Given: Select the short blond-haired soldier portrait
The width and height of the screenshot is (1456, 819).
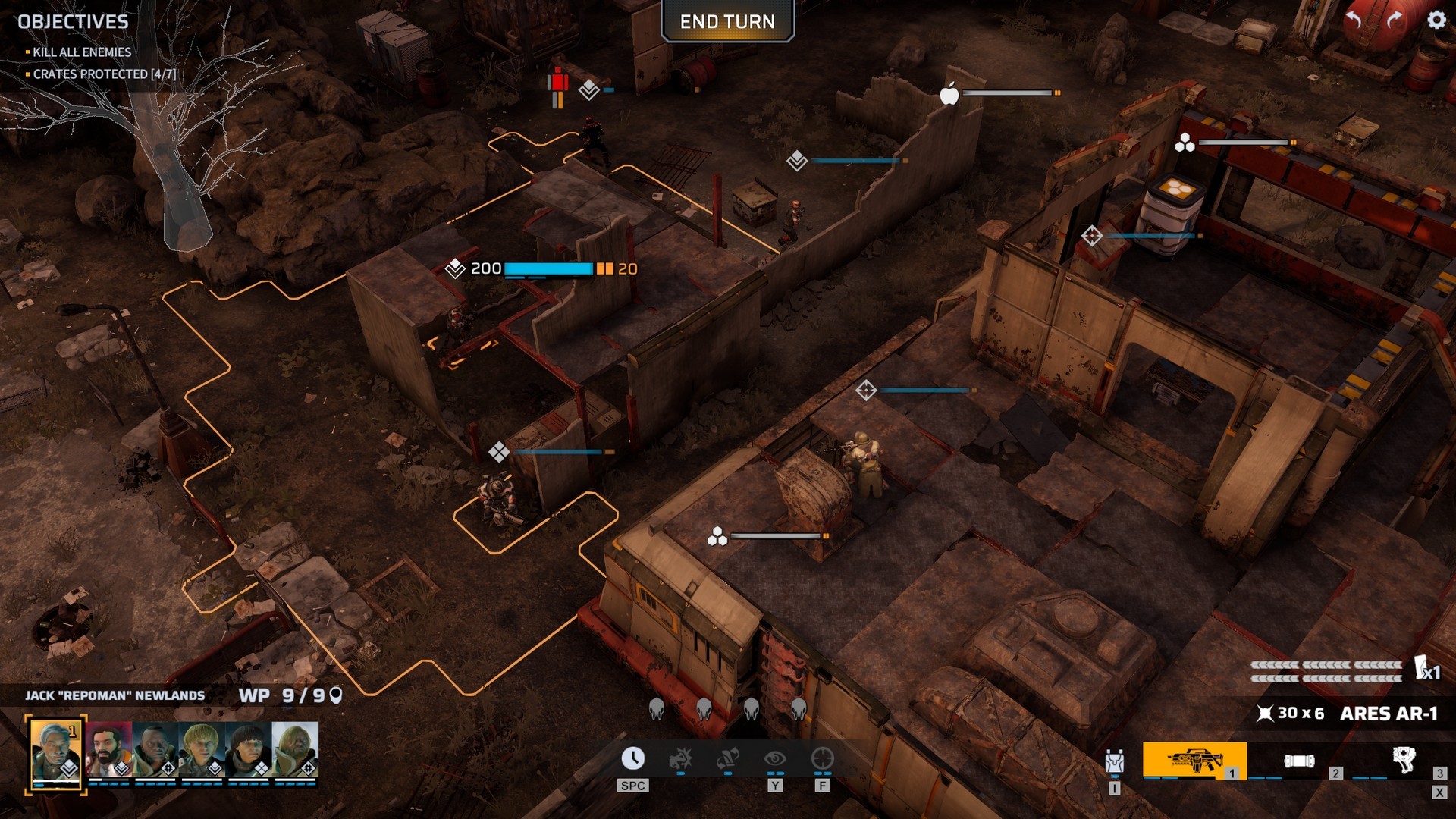Looking at the screenshot, I should (202, 749).
